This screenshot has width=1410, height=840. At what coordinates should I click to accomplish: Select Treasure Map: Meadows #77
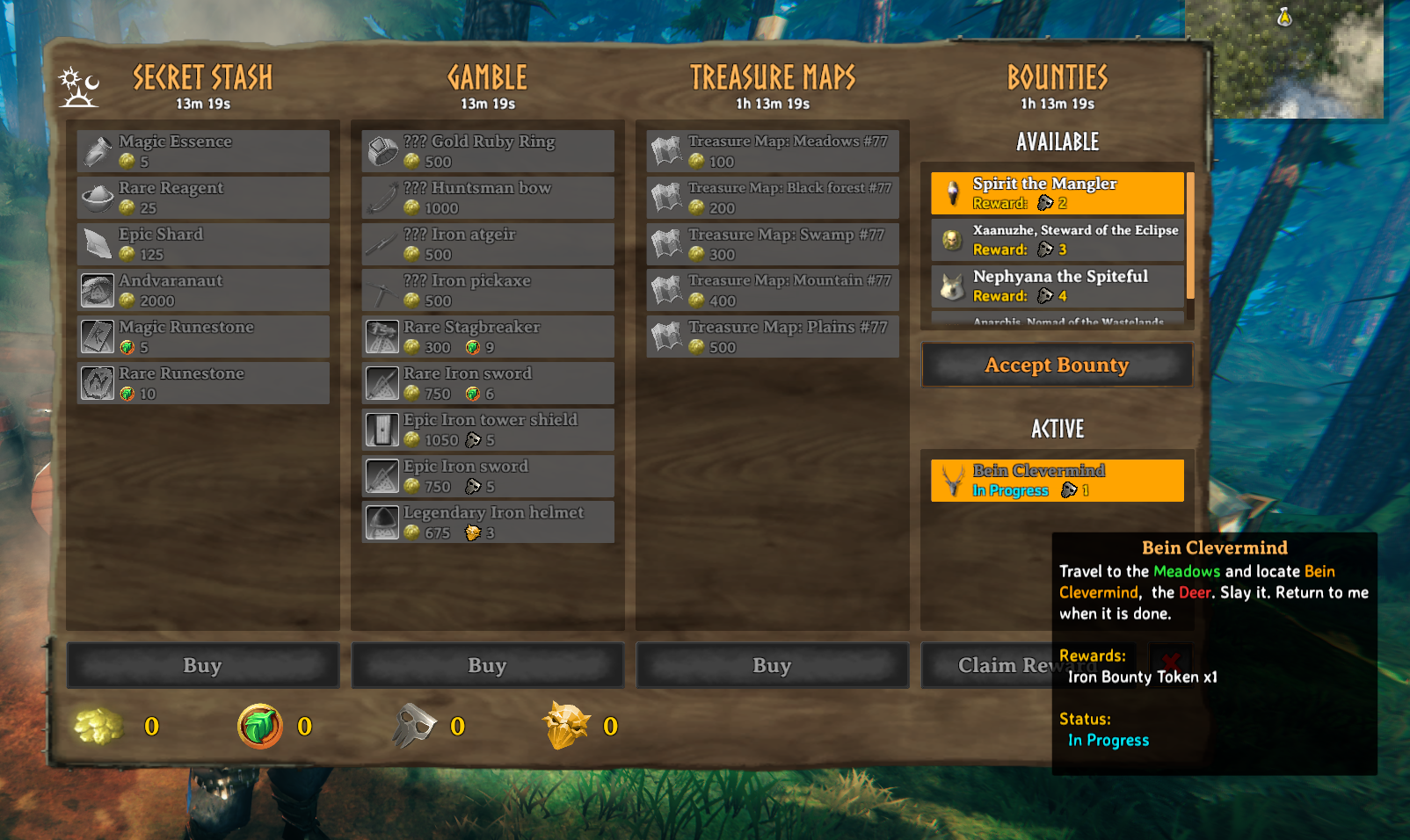click(773, 151)
